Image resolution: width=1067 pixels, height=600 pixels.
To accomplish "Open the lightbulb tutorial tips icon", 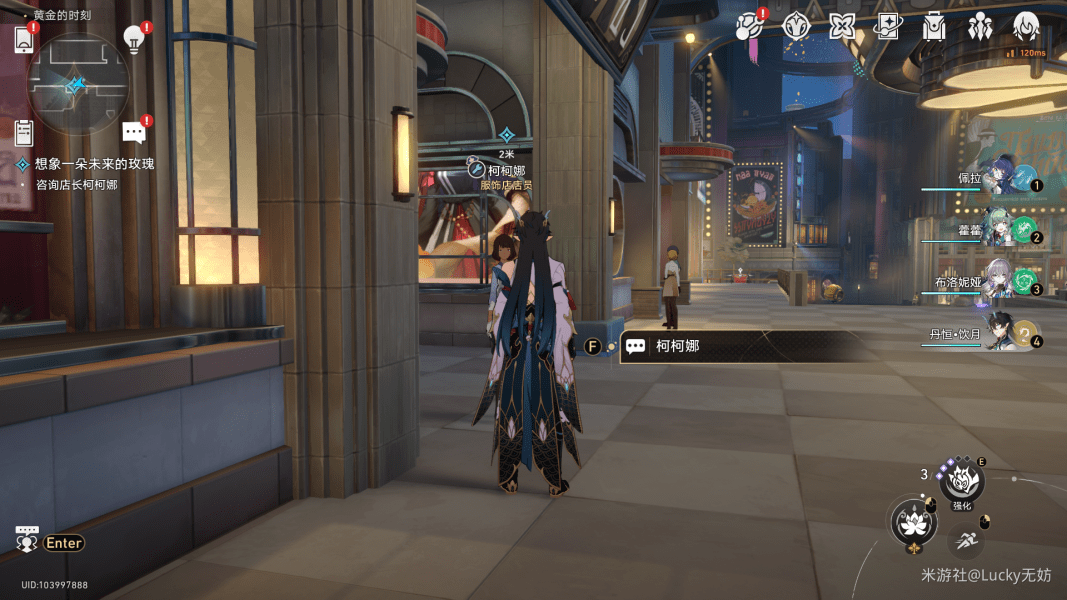I will pos(134,39).
